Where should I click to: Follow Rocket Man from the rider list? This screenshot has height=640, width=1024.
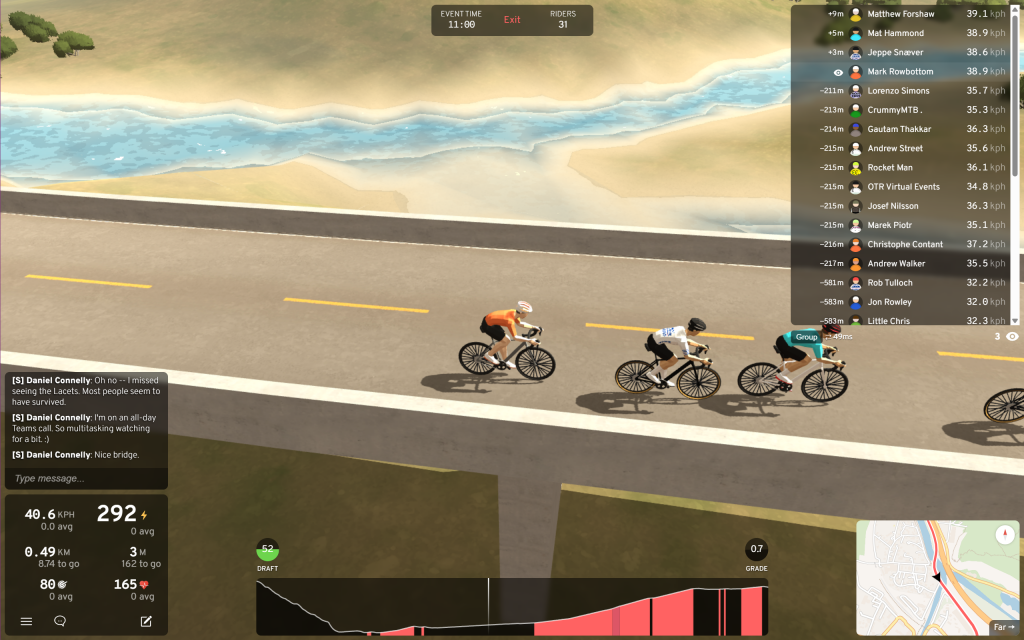coord(889,167)
